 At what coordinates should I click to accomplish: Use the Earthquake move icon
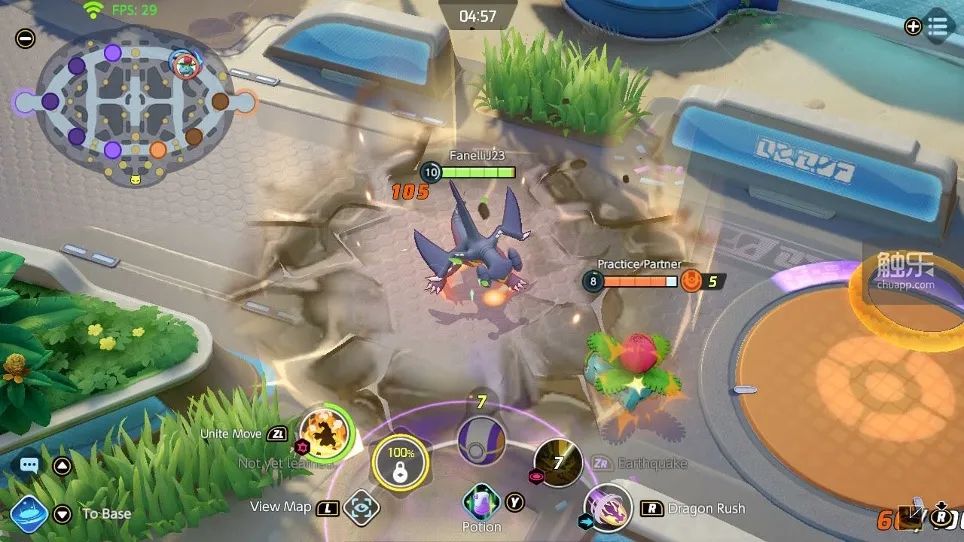tap(558, 462)
